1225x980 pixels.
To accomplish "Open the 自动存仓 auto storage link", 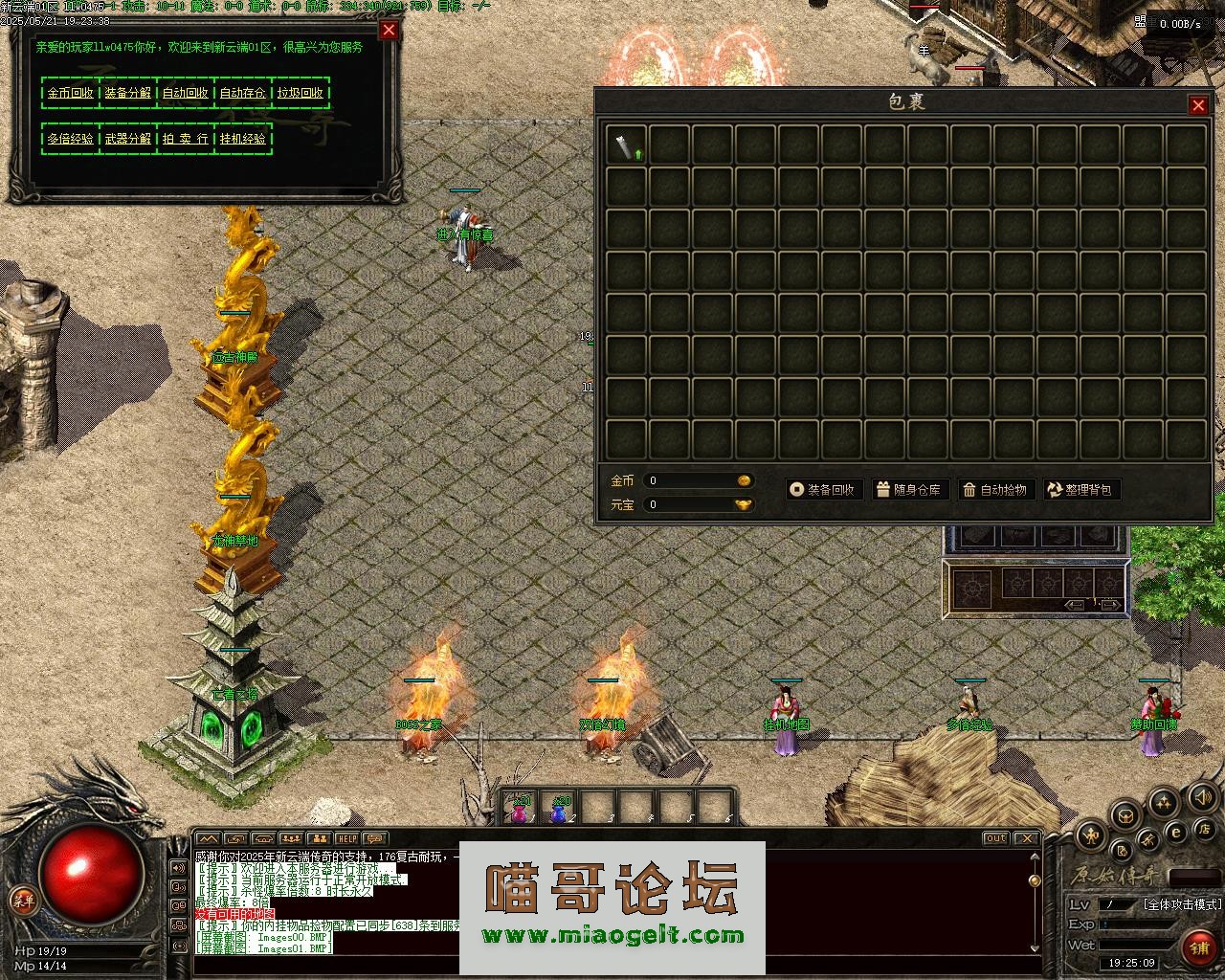I will (243, 93).
